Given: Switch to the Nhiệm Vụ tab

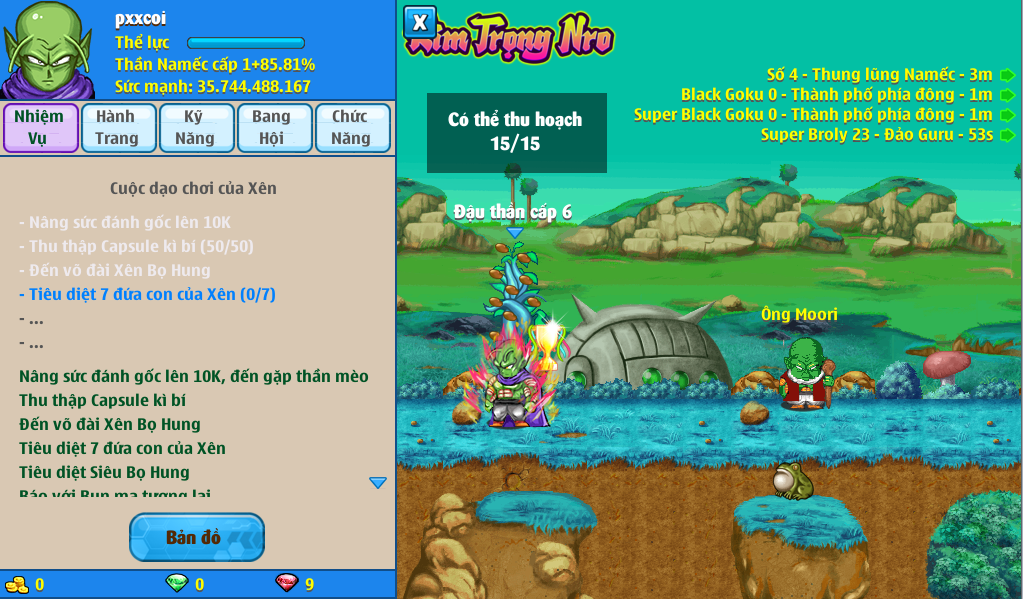Looking at the screenshot, I should click(x=40, y=127).
